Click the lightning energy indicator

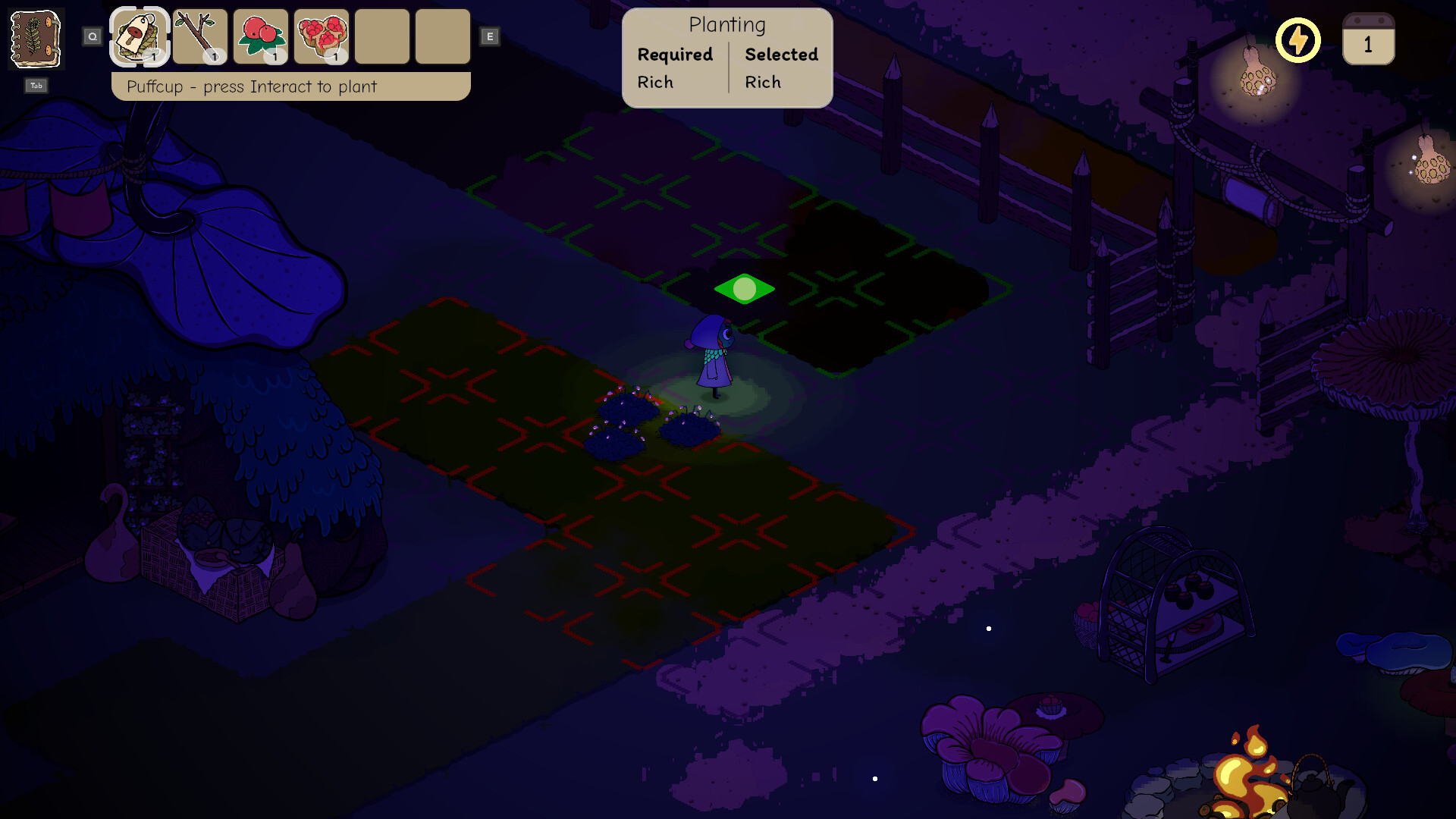(1298, 39)
